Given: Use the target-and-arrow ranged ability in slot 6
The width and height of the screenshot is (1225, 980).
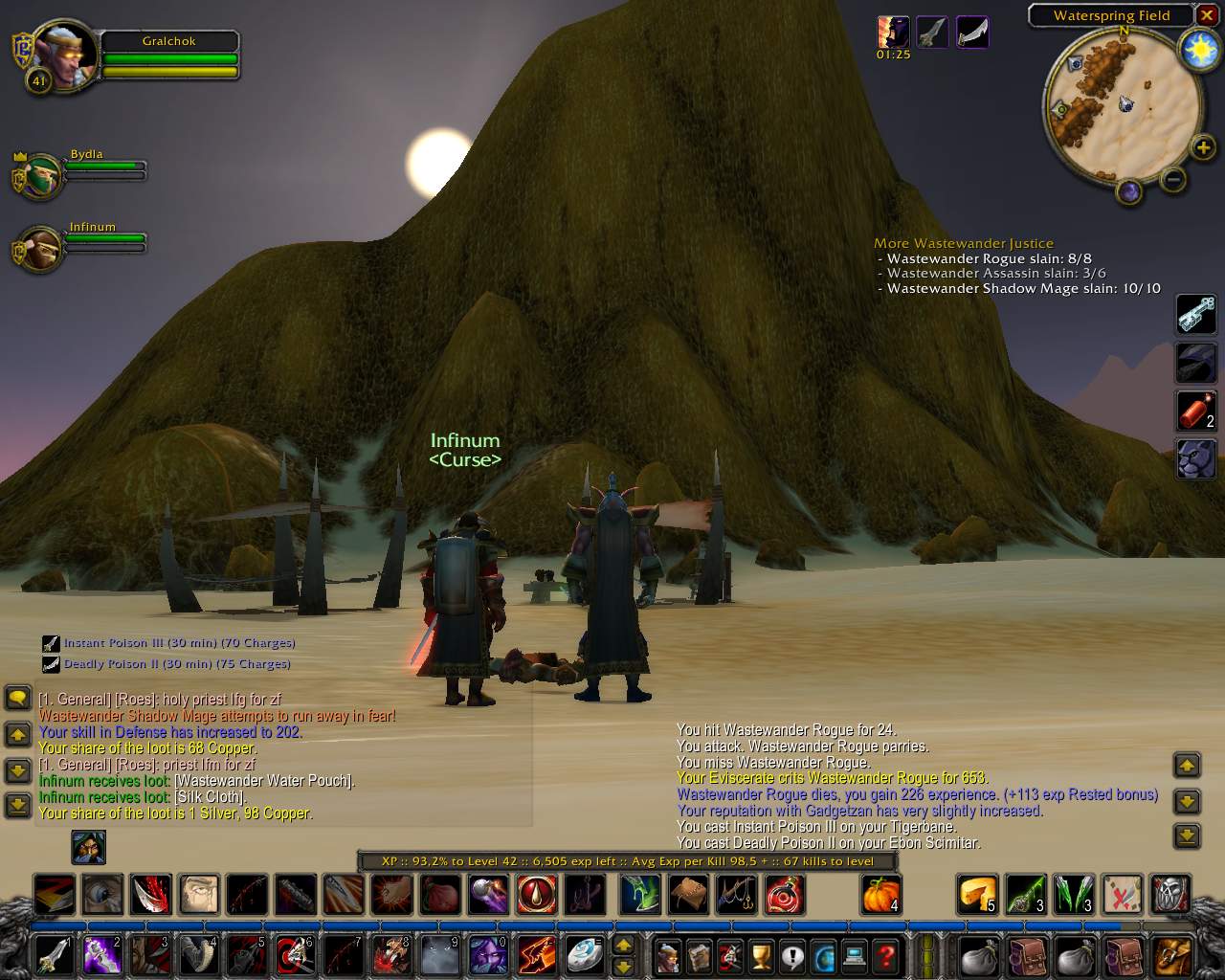Looking at the screenshot, I should pos(292,955).
